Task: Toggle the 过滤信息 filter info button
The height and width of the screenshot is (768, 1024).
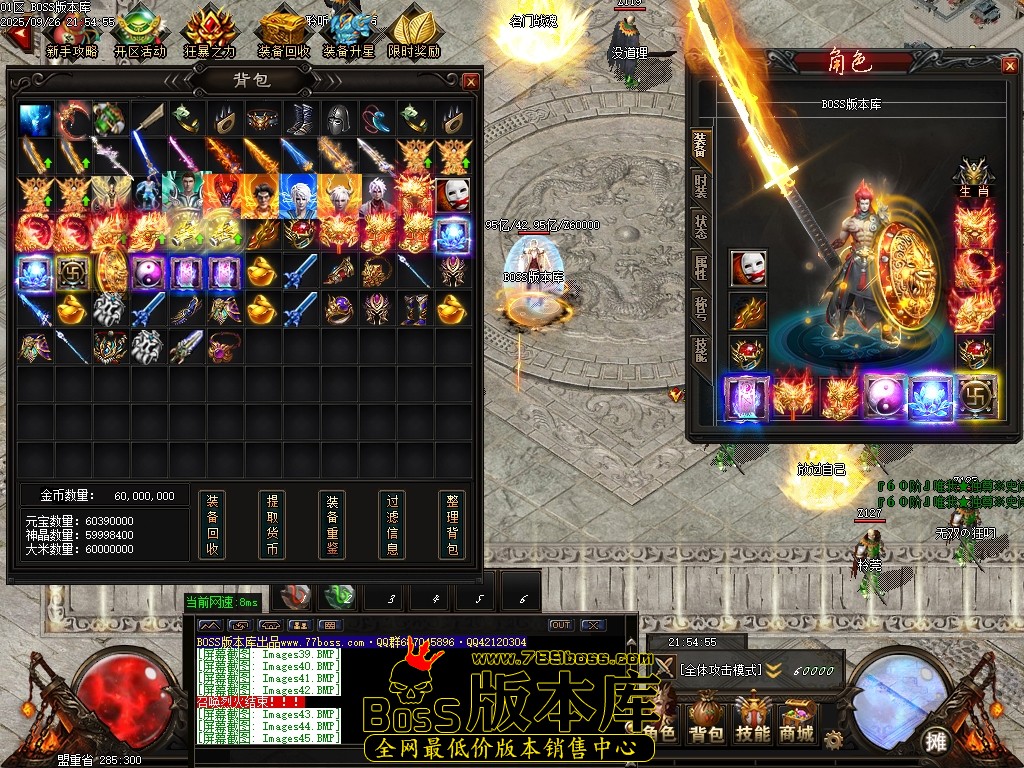Action: (x=392, y=524)
